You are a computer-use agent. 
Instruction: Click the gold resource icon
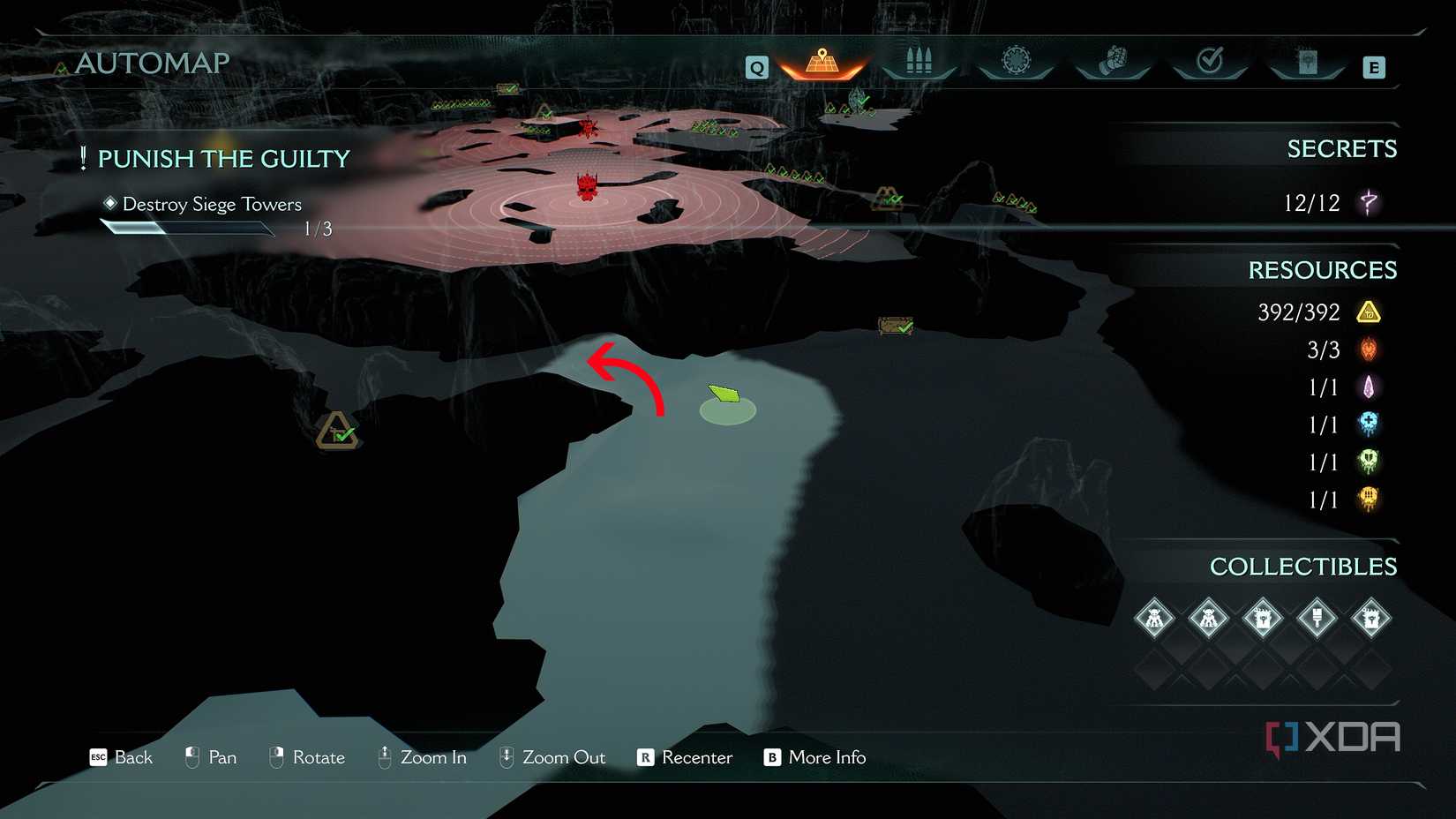[x=1369, y=312]
